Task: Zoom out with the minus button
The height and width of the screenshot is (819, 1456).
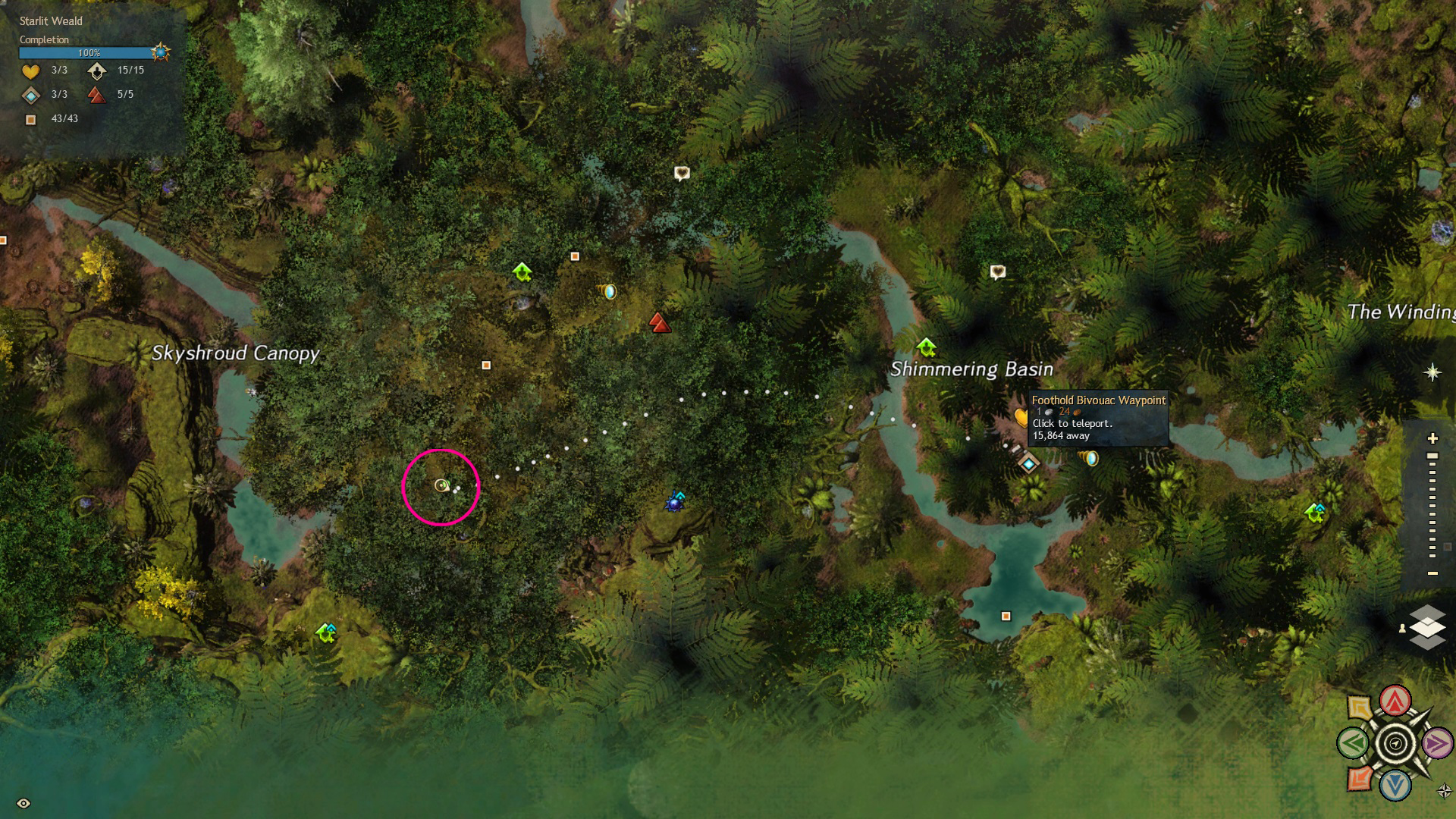Action: pyautogui.click(x=1432, y=573)
